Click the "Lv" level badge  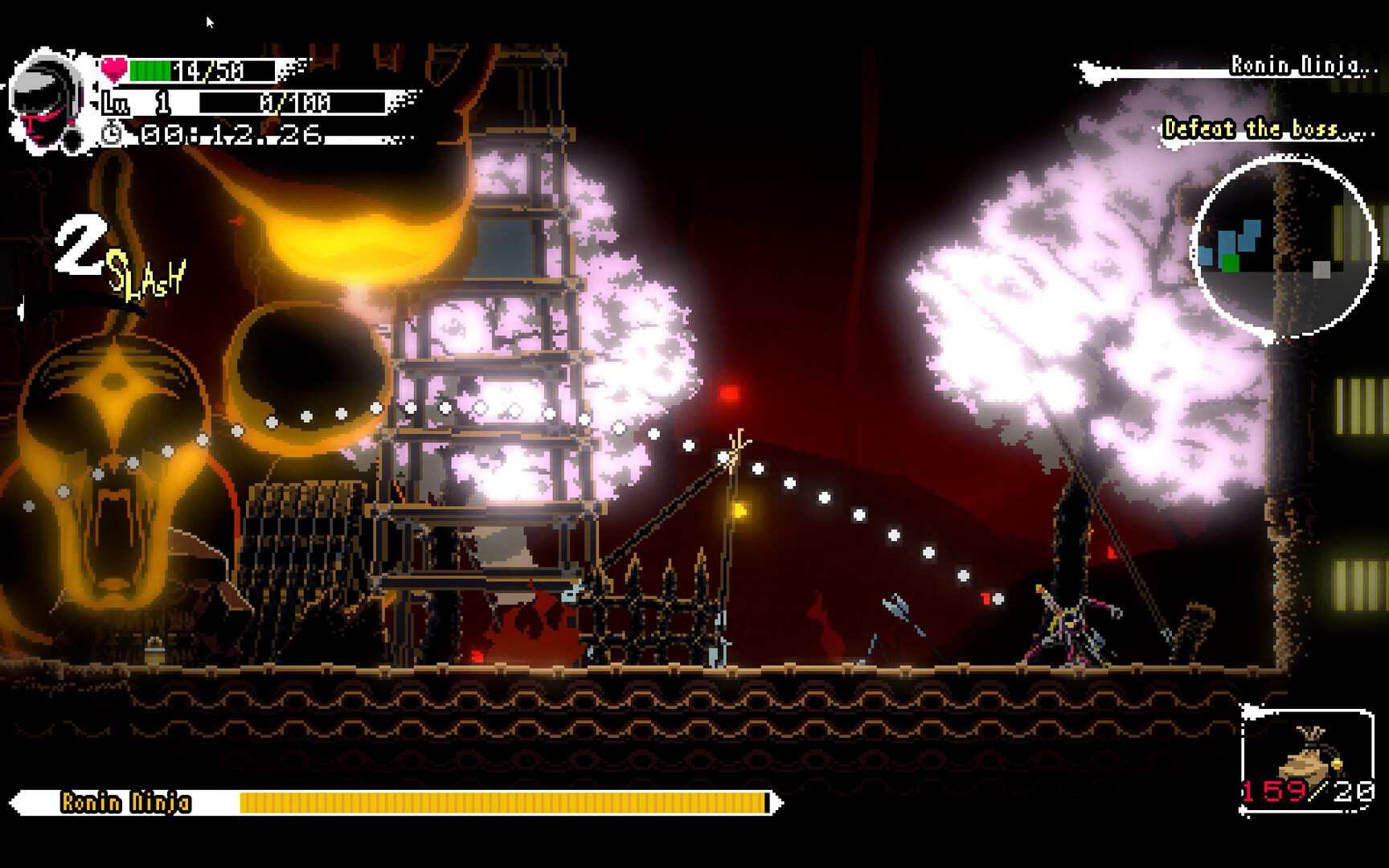[x=115, y=101]
